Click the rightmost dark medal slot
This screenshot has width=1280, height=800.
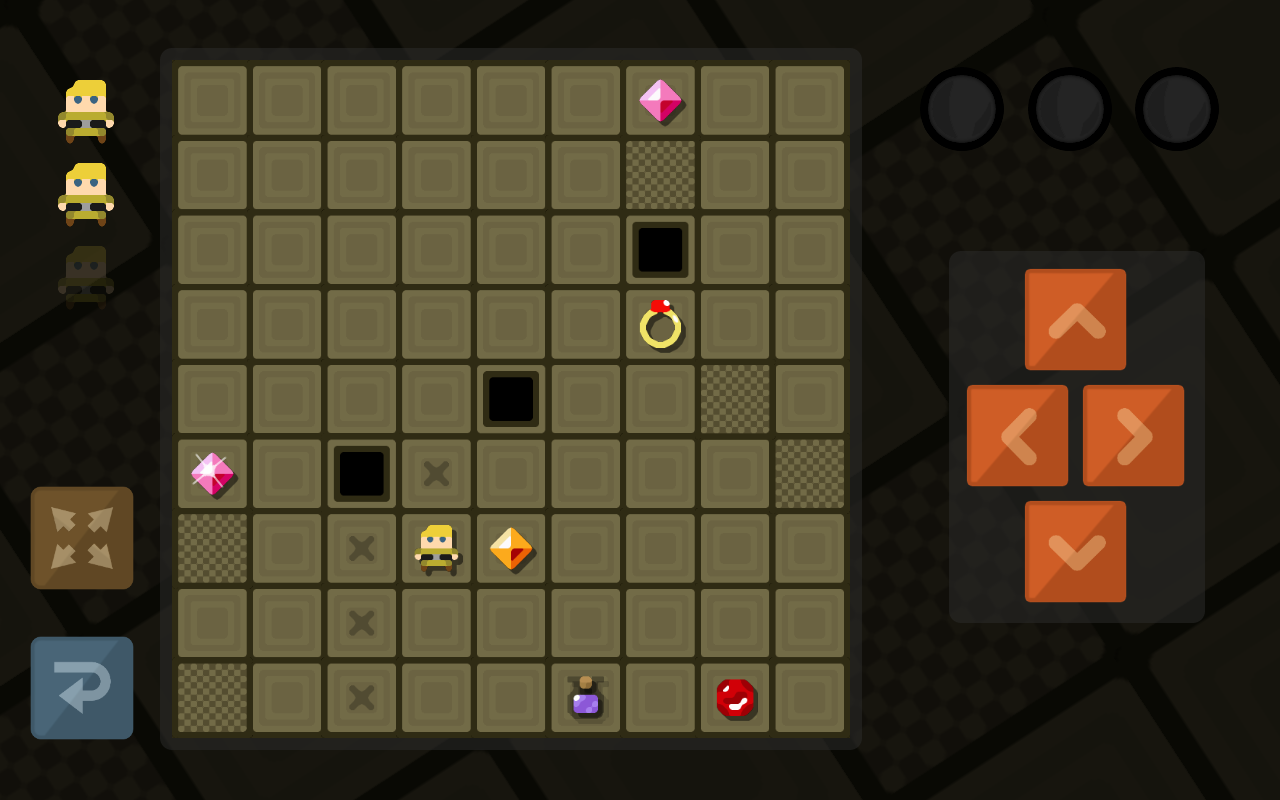coord(1175,108)
